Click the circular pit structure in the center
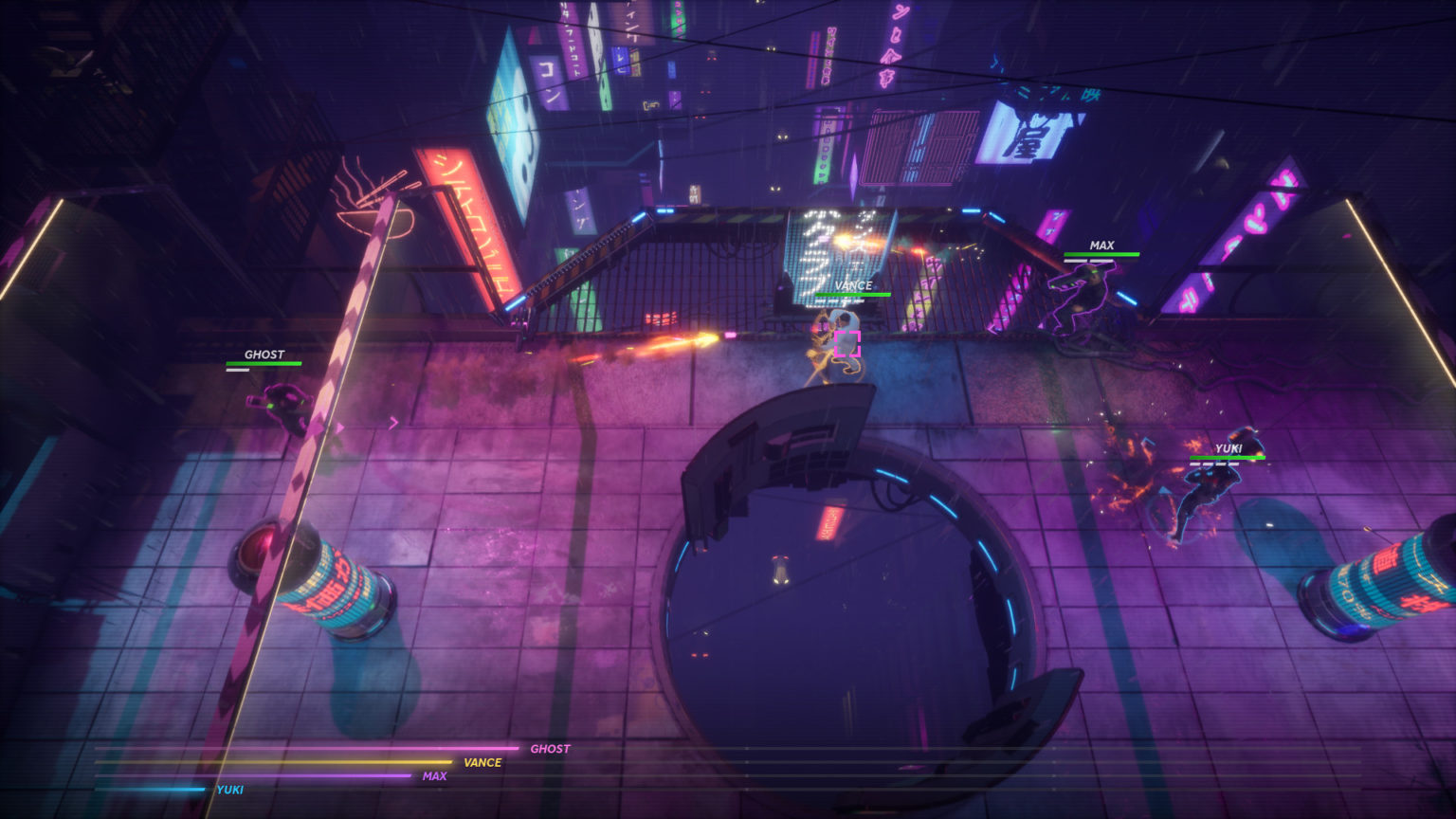Screen dimensions: 1456x819 (834, 578)
